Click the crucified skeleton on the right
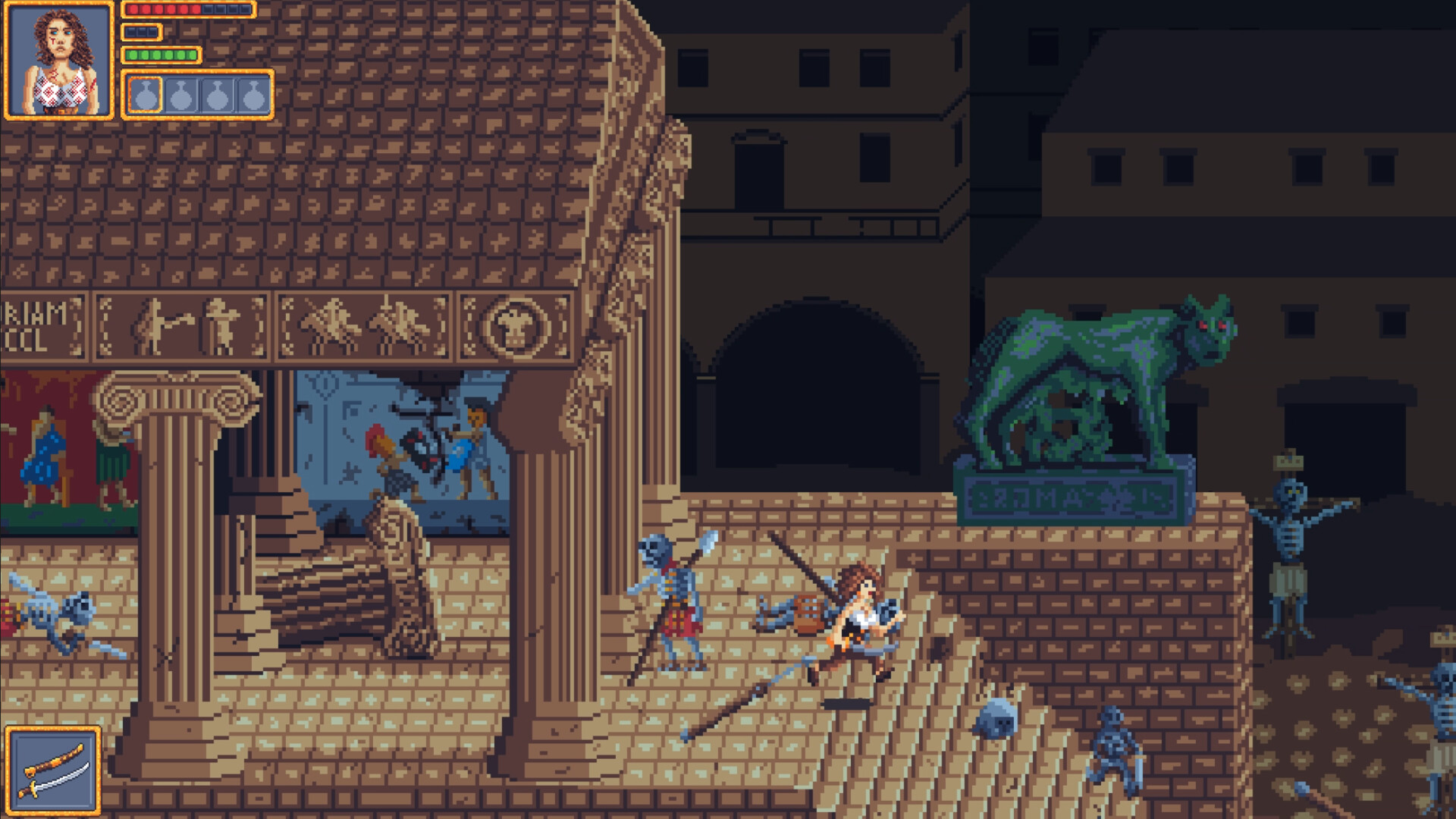This screenshot has width=1456, height=819. tap(1291, 538)
